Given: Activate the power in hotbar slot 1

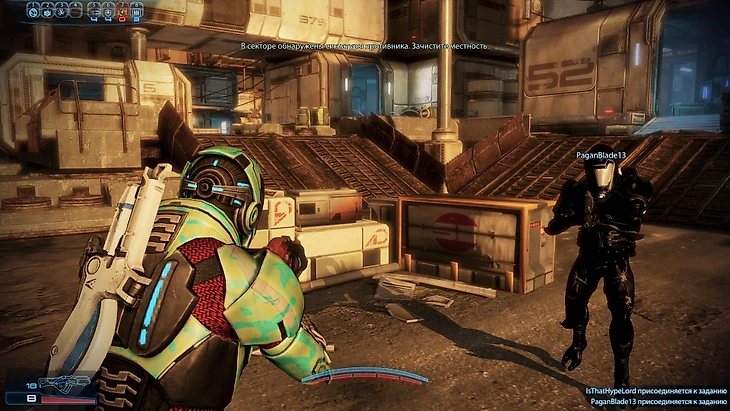Looking at the screenshot, I should (x=33, y=11).
